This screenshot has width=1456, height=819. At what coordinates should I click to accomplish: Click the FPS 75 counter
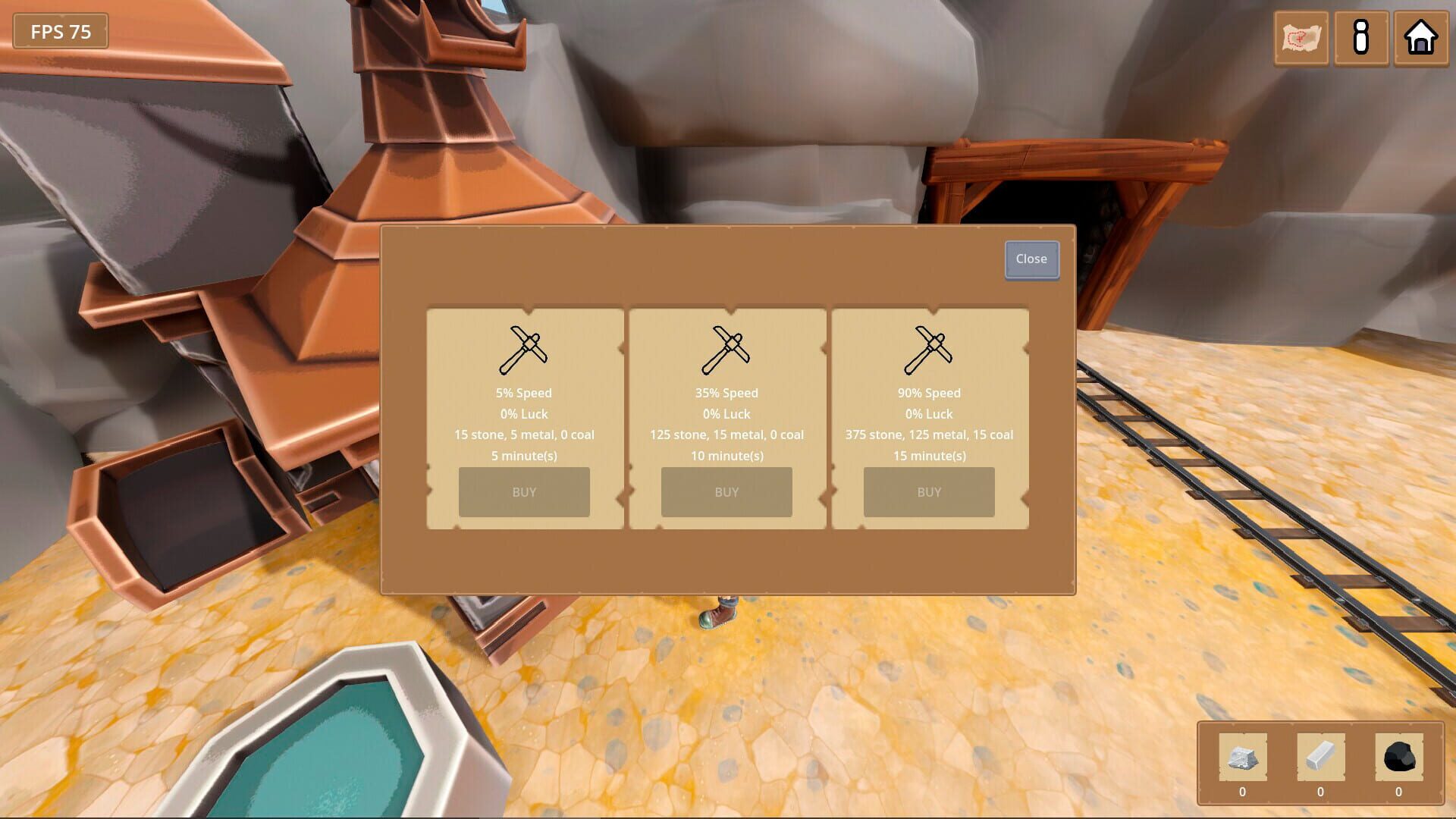[x=60, y=32]
